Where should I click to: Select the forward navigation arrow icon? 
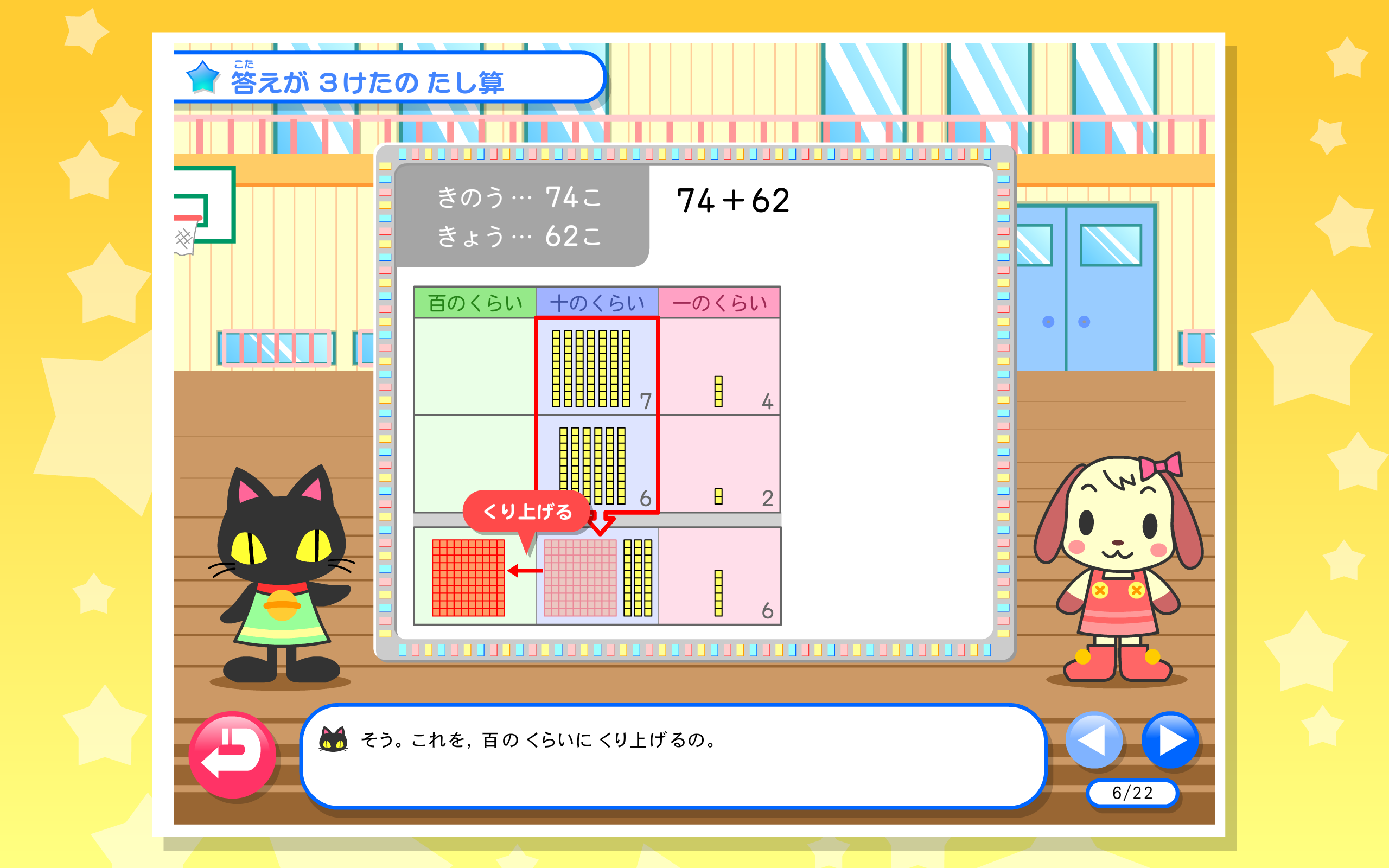pos(1171,741)
